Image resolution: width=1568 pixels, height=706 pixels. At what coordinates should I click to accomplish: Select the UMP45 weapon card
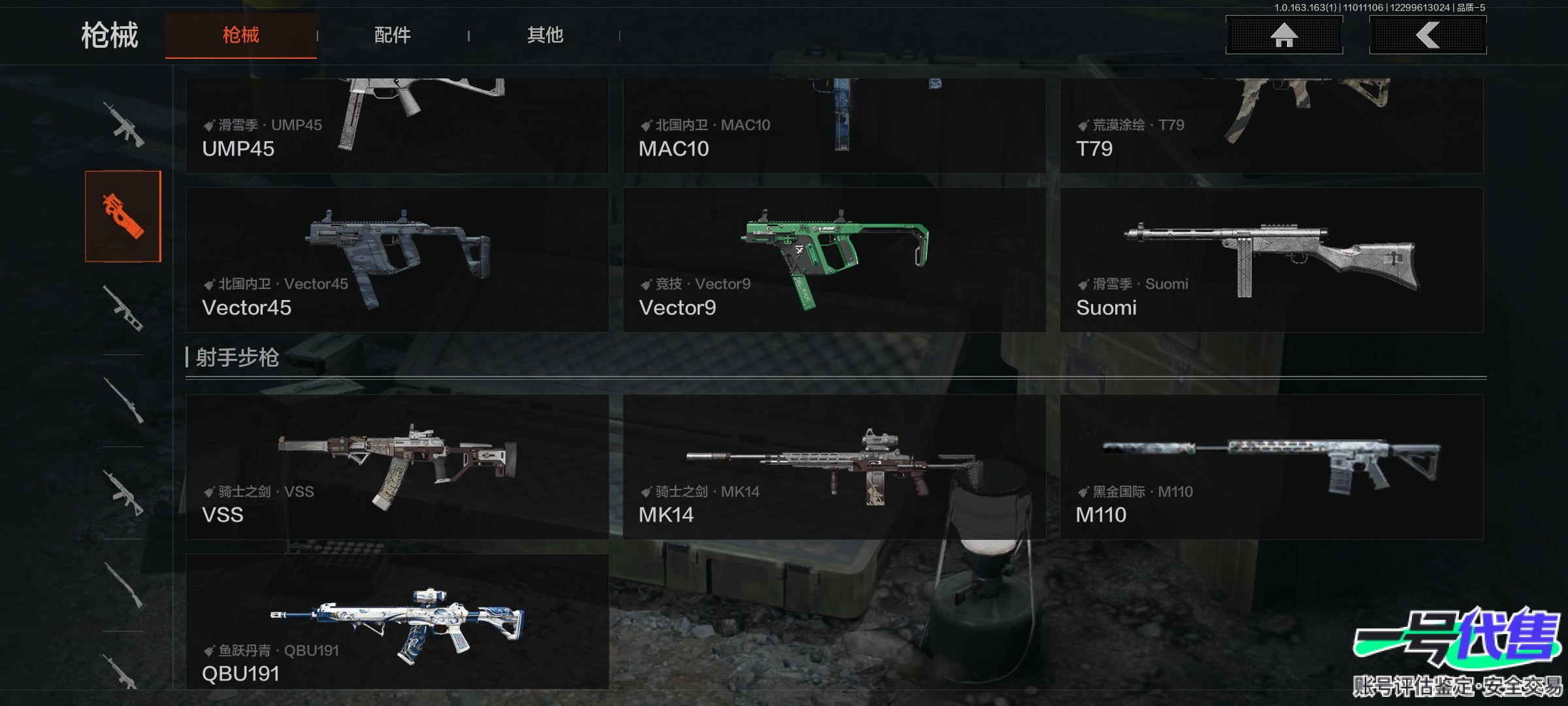coord(397,126)
